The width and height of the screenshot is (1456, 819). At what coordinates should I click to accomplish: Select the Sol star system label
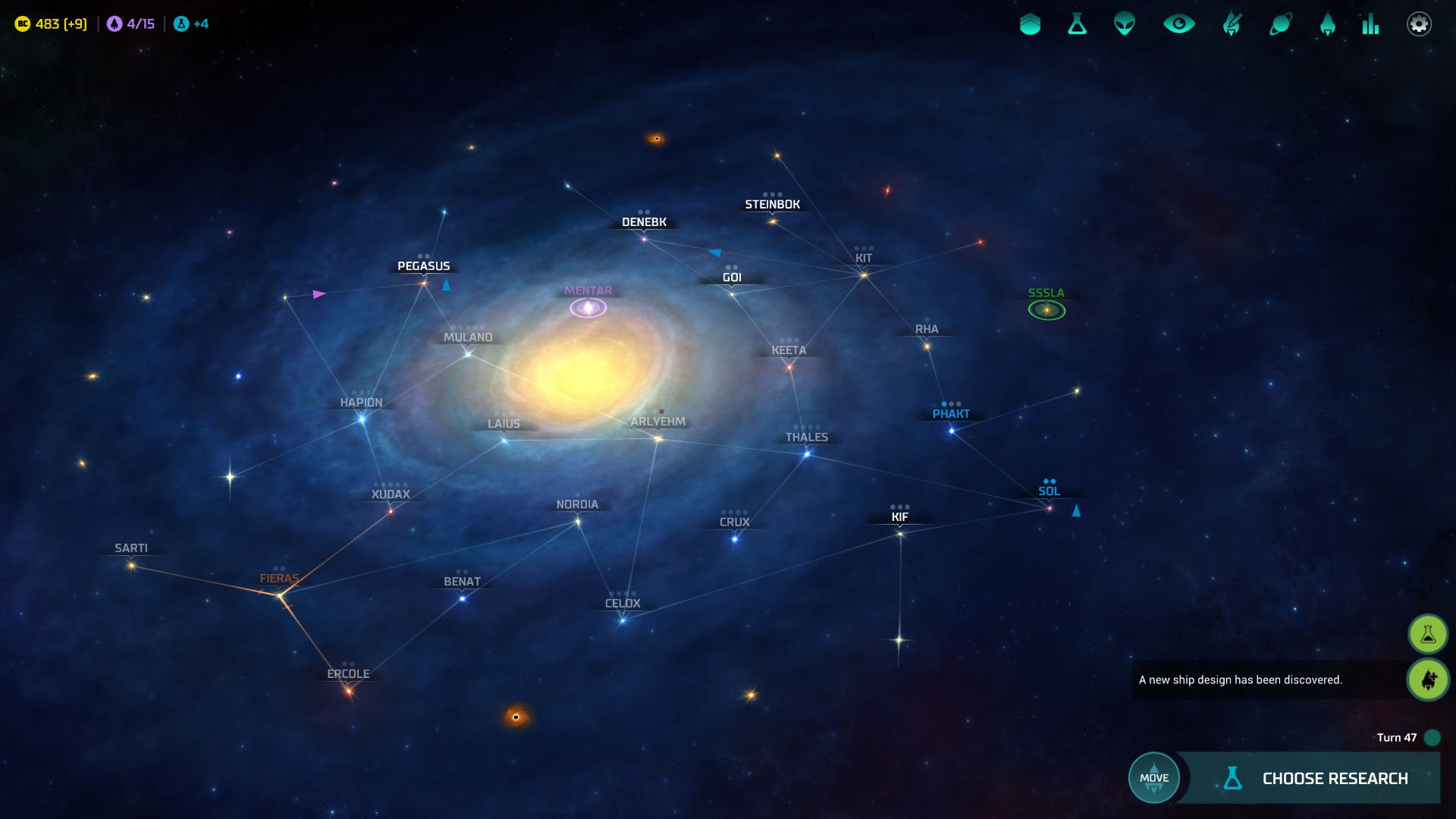[1049, 491]
